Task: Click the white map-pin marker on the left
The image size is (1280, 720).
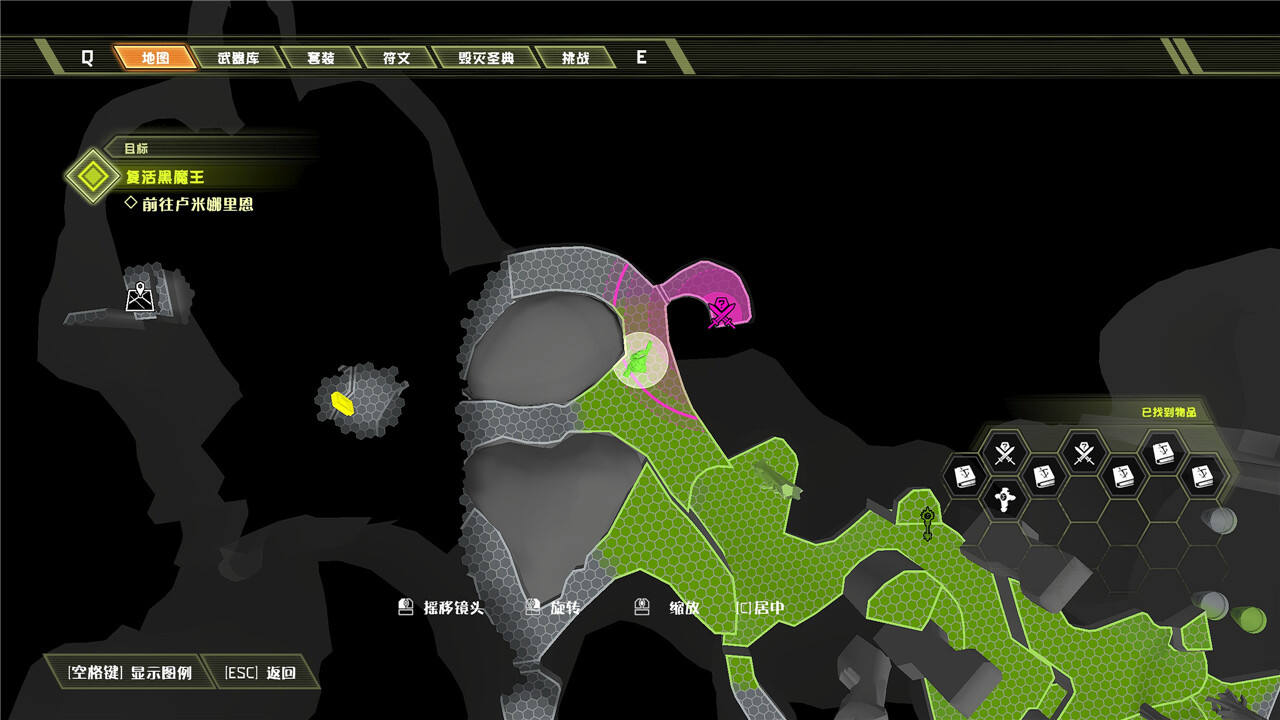Action: (x=140, y=297)
